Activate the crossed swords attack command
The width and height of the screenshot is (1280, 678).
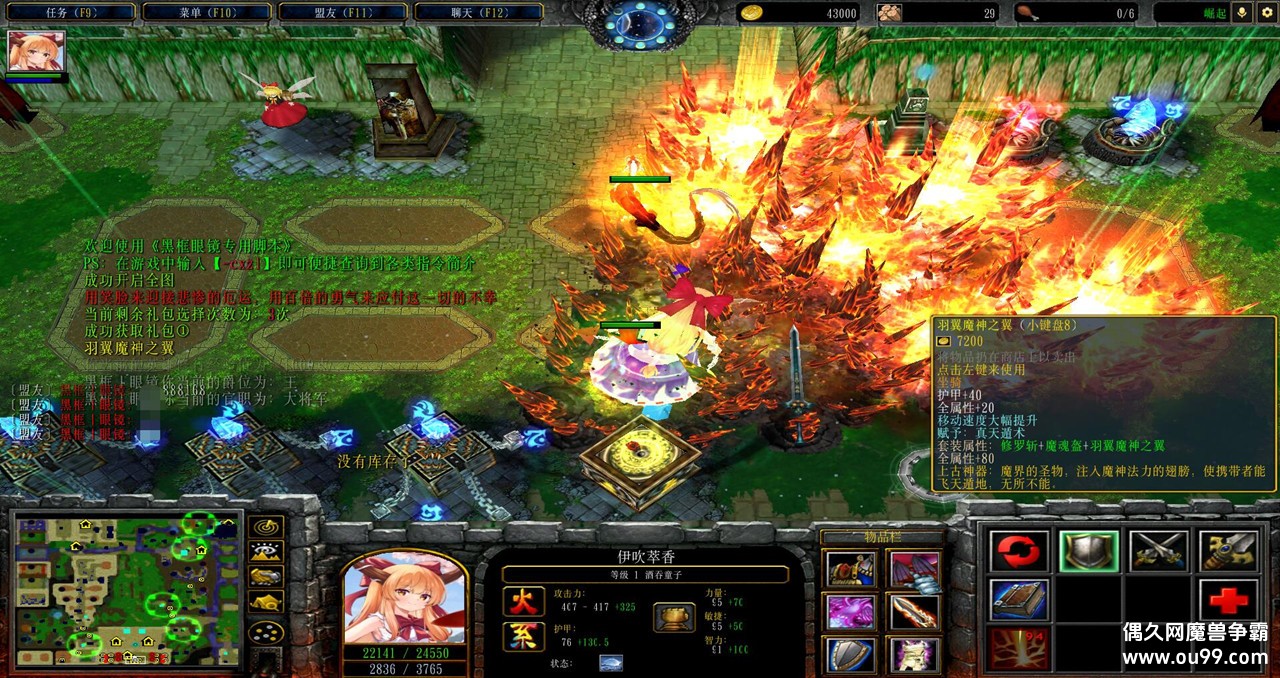[1159, 551]
